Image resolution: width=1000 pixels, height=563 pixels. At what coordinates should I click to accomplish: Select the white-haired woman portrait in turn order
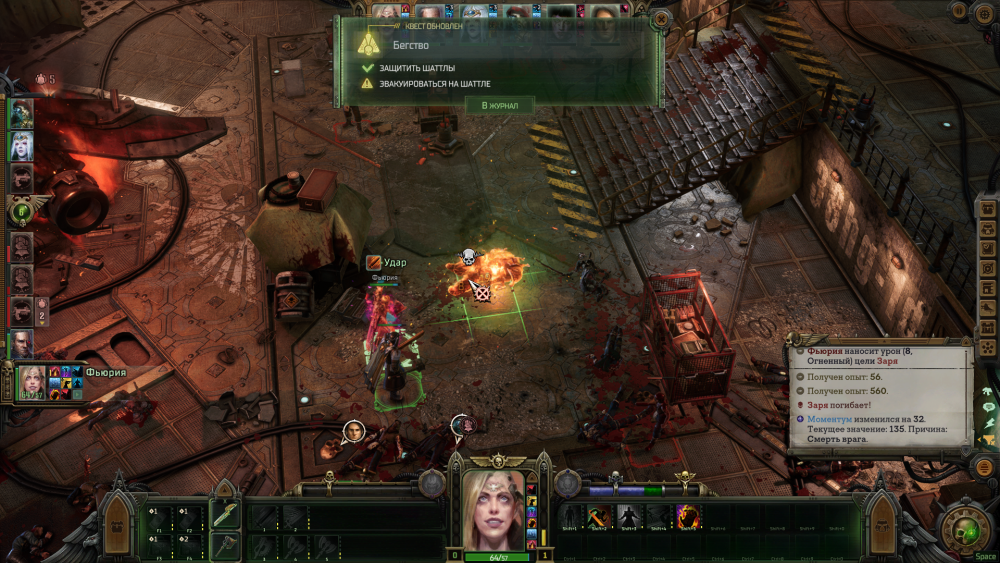click(21, 146)
